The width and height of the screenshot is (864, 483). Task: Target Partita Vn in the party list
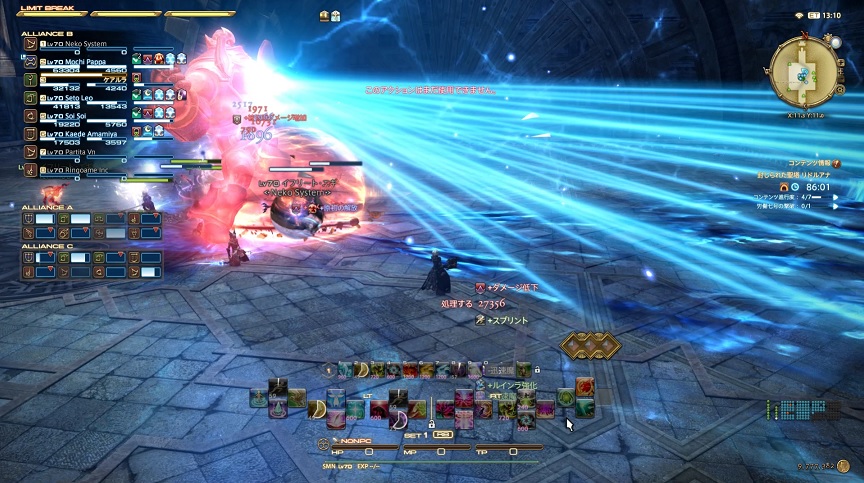point(72,152)
